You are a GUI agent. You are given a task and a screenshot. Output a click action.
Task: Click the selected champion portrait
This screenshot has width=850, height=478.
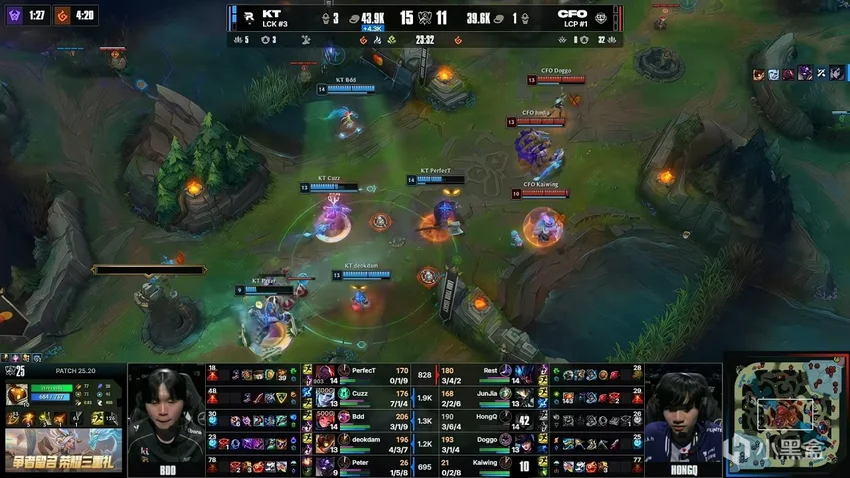pos(17,395)
